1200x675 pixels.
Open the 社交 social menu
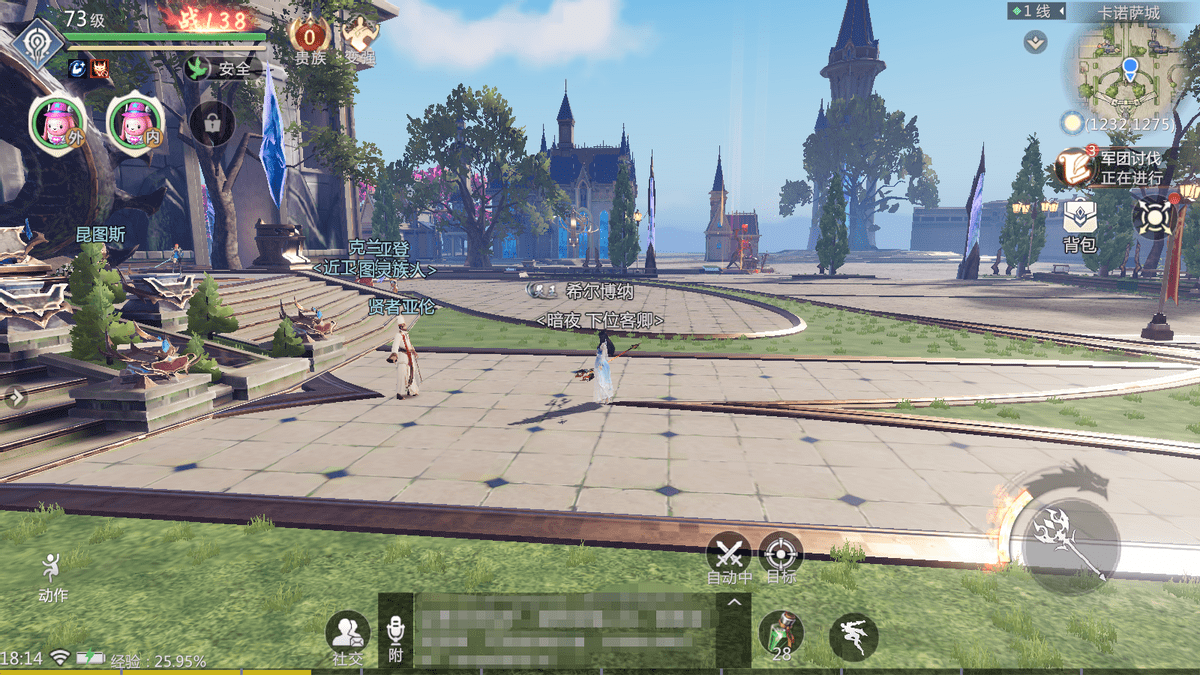point(348,636)
